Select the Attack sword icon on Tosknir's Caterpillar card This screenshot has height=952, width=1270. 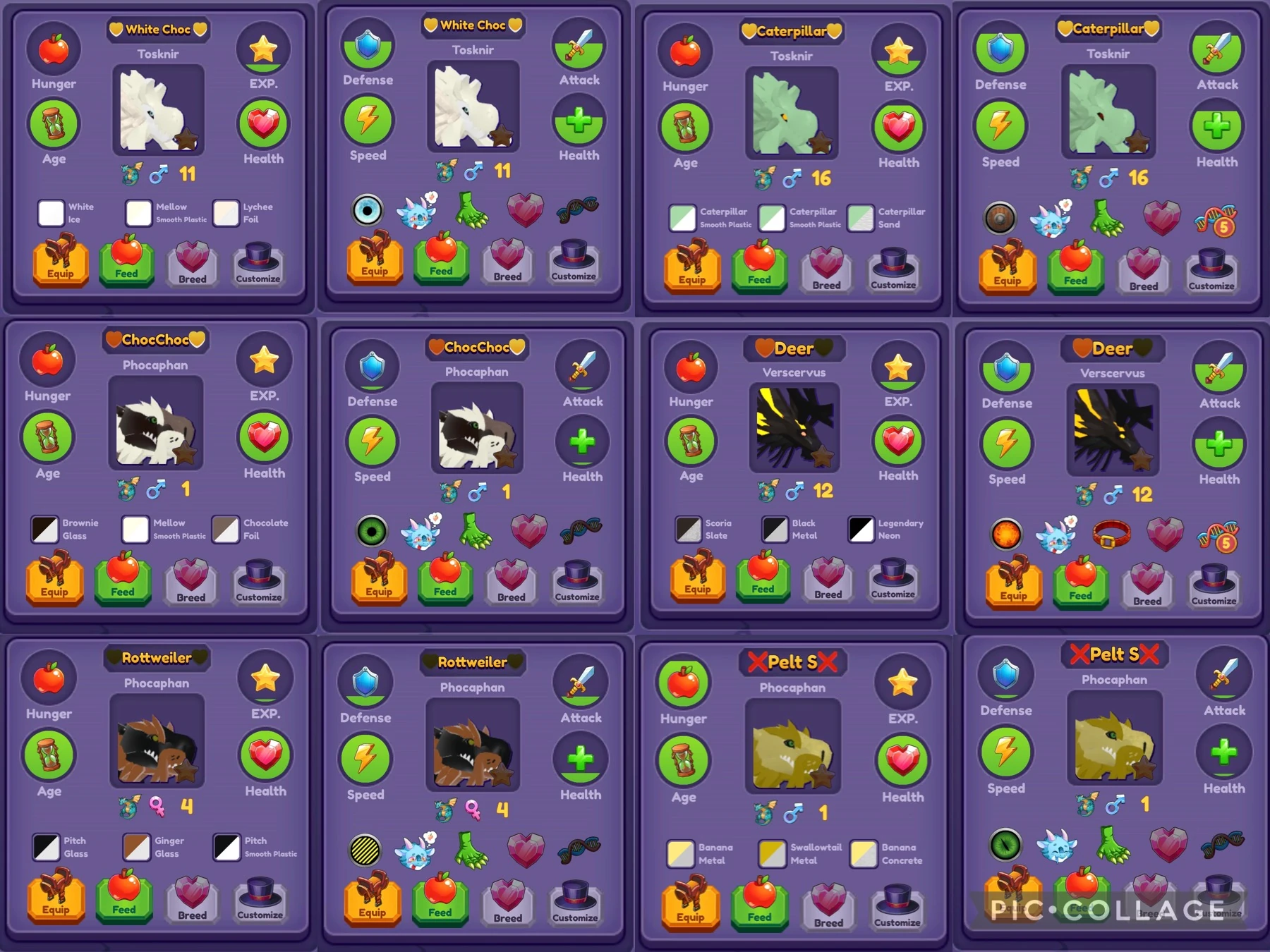[1217, 48]
